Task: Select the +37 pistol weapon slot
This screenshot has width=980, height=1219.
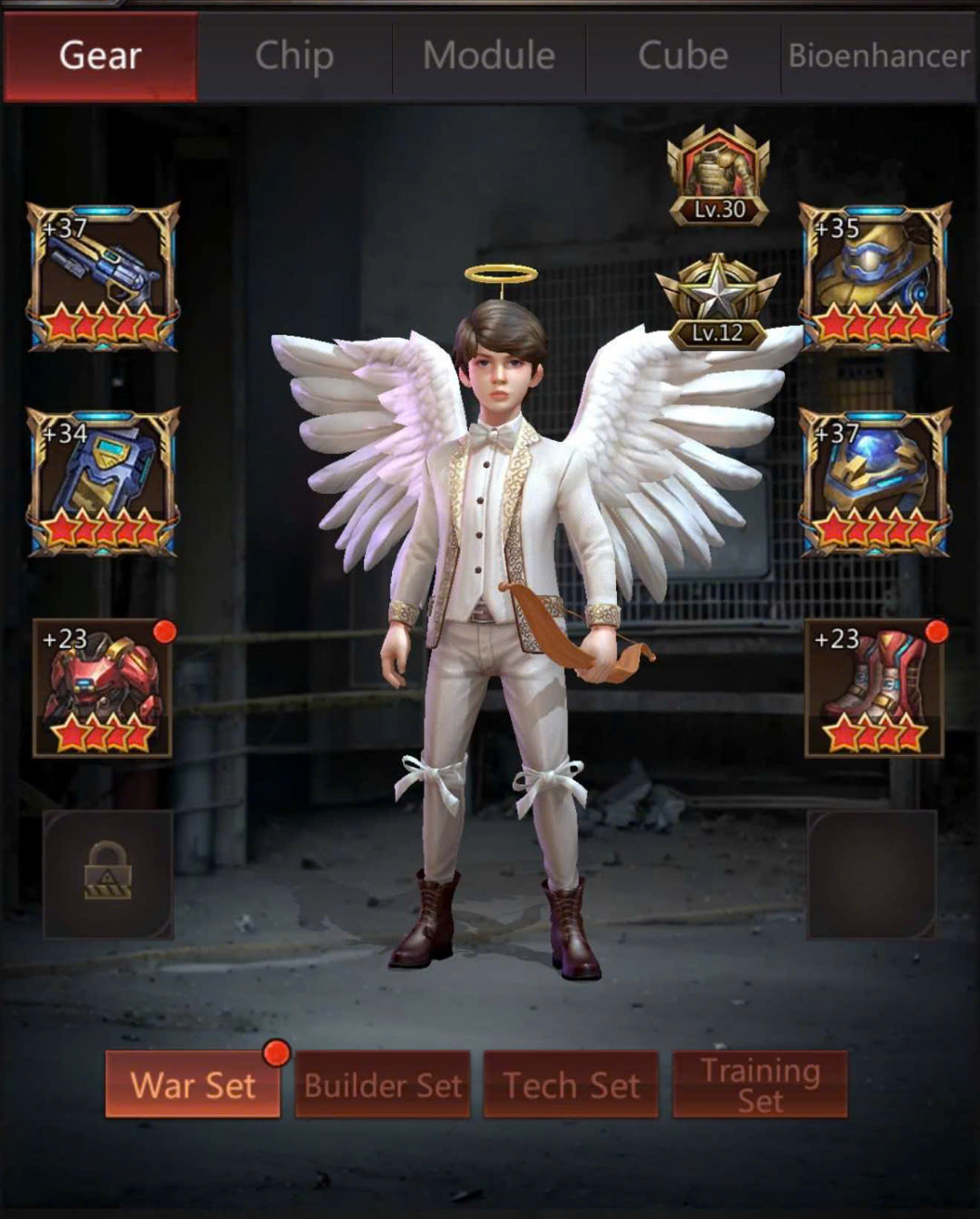Action: click(103, 276)
